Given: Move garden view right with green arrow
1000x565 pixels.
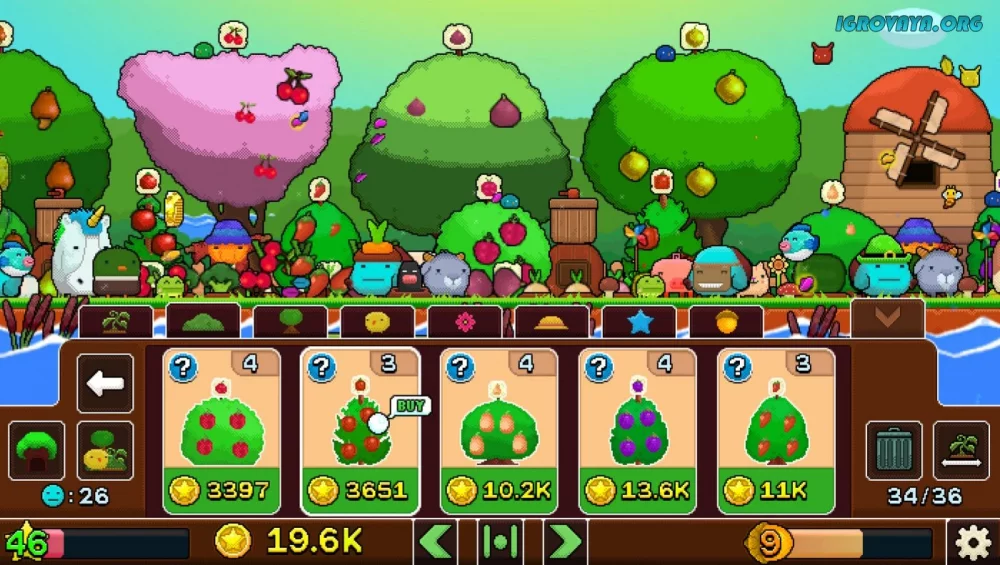Looking at the screenshot, I should [x=565, y=541].
